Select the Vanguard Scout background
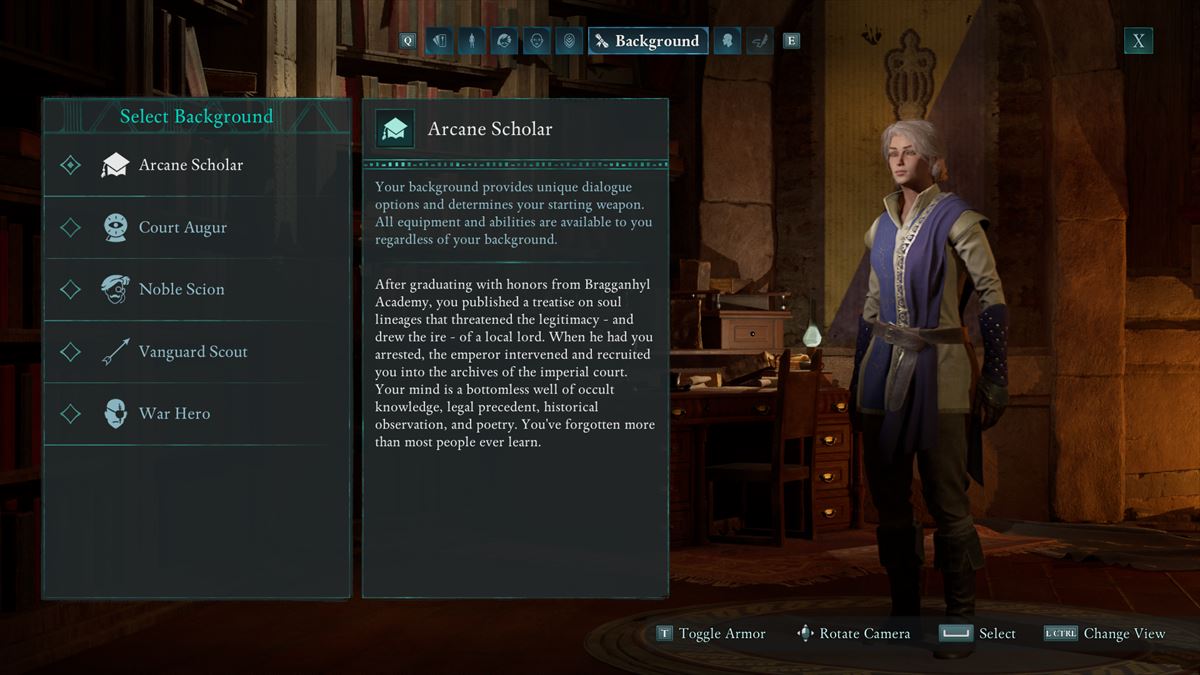 (x=192, y=351)
